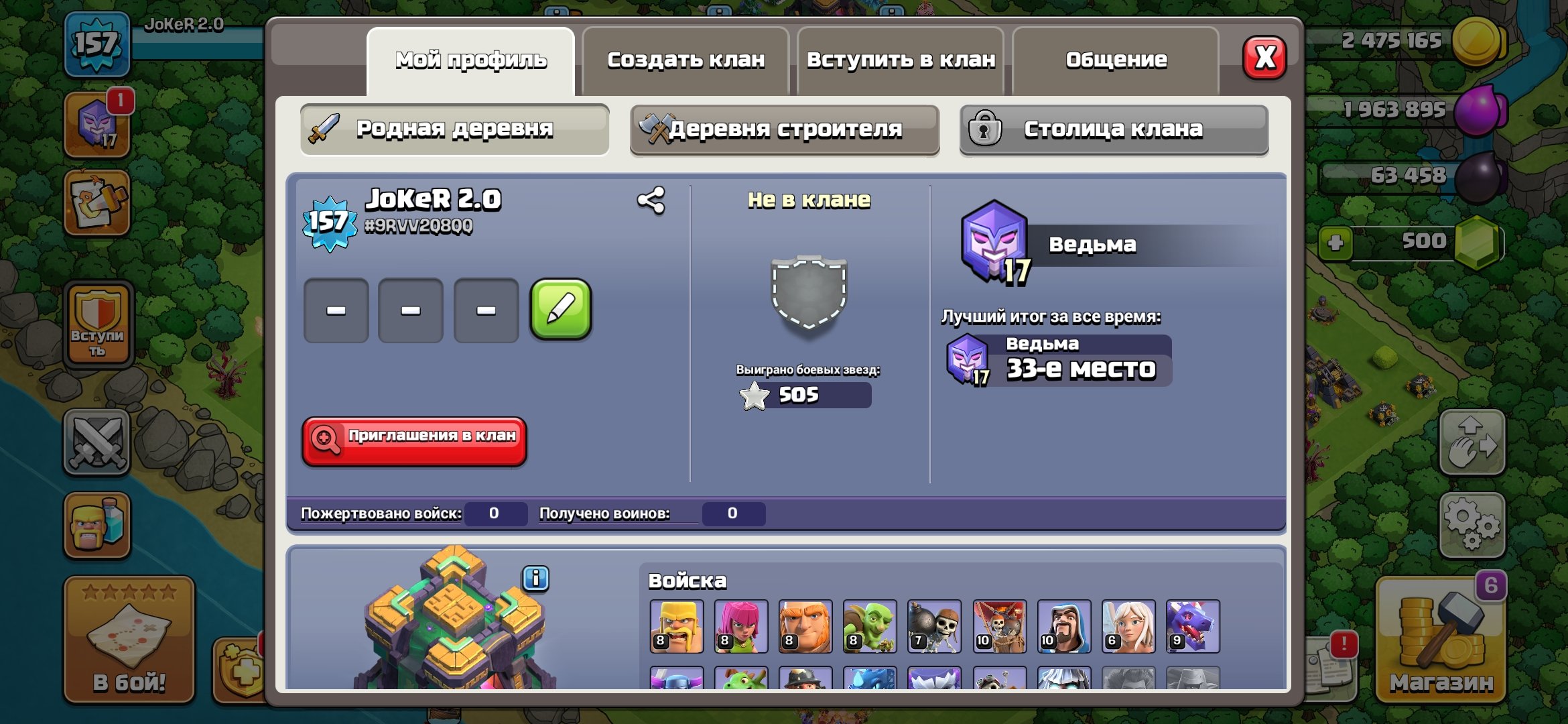Switch to the Родная деревня view
The height and width of the screenshot is (724, 1568).
tap(454, 128)
